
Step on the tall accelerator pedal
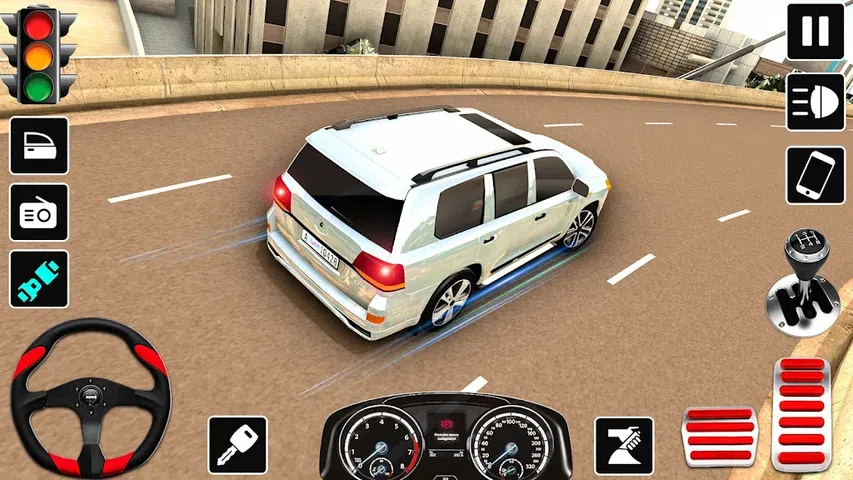(x=801, y=414)
